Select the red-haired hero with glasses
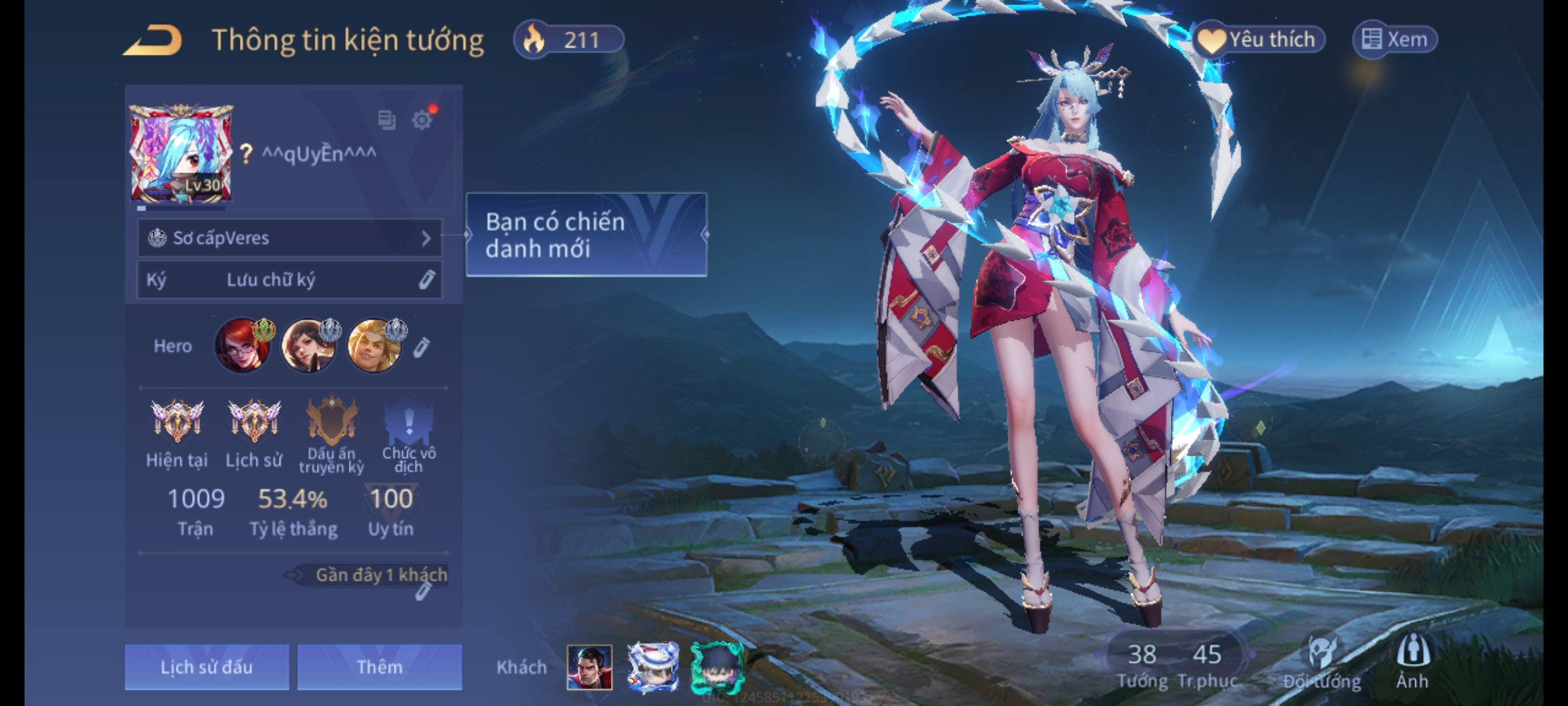1568x706 pixels. click(242, 346)
